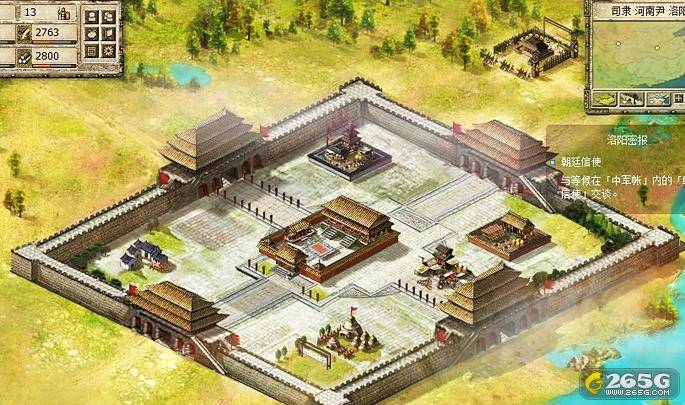685x405 pixels.
Task: Select the green terrain button under minimap
Action: pyautogui.click(x=605, y=97)
